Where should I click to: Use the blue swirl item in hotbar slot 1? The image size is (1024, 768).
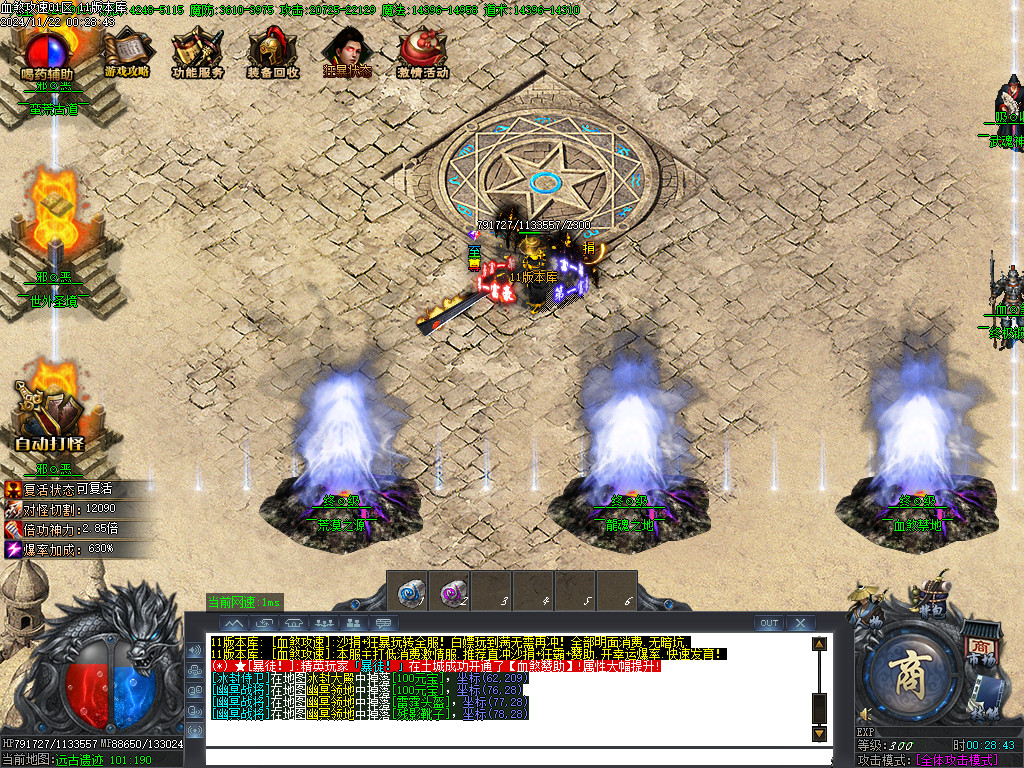coord(410,591)
